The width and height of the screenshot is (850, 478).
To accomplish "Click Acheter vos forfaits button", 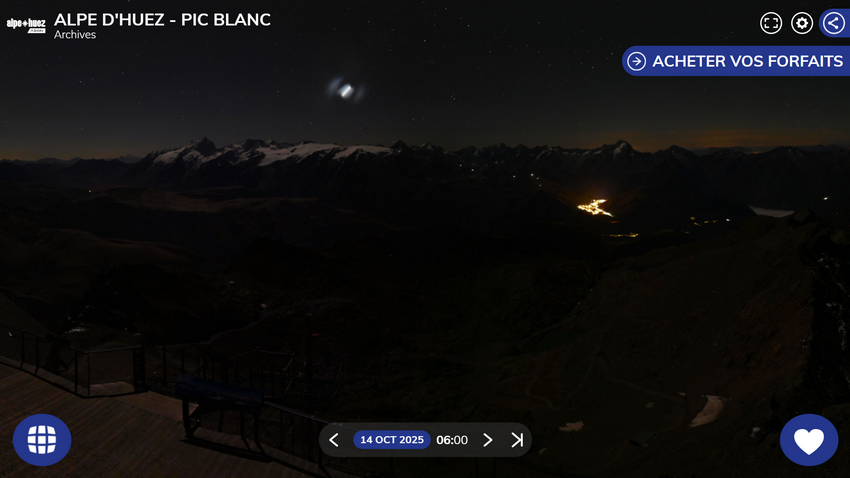I will 736,61.
